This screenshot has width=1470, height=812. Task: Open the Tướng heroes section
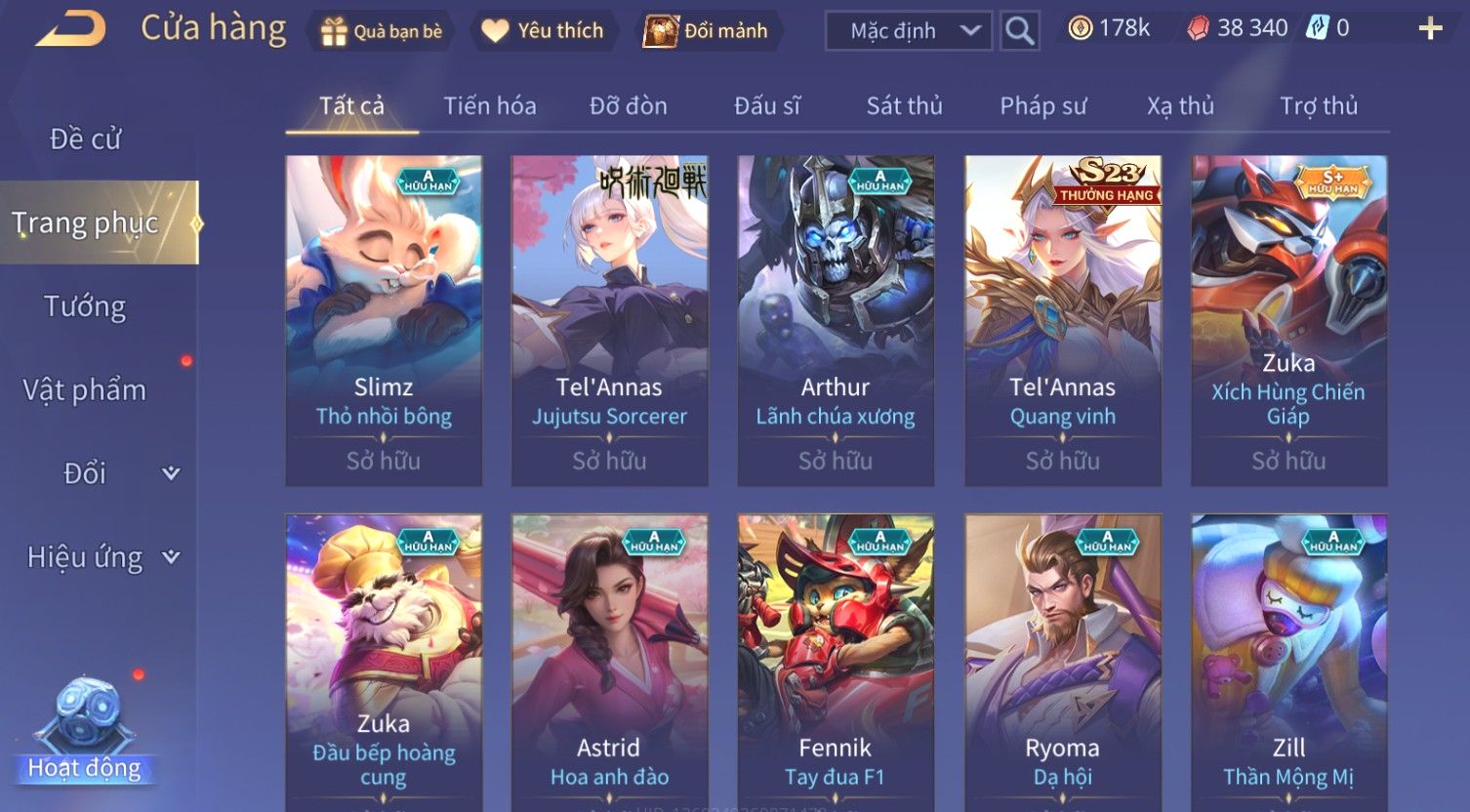click(86, 306)
